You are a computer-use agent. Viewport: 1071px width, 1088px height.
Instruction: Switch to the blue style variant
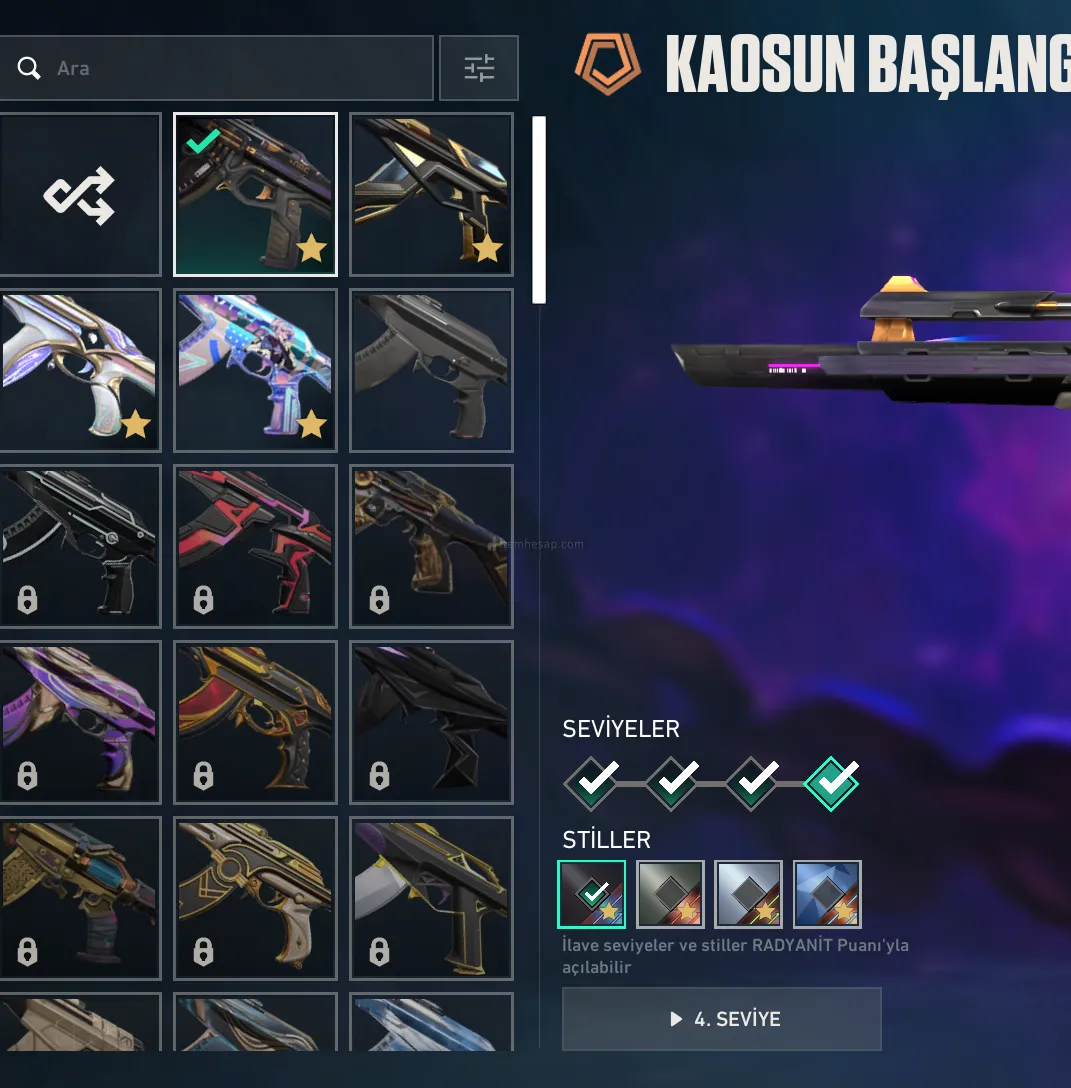pyautogui.click(x=827, y=894)
